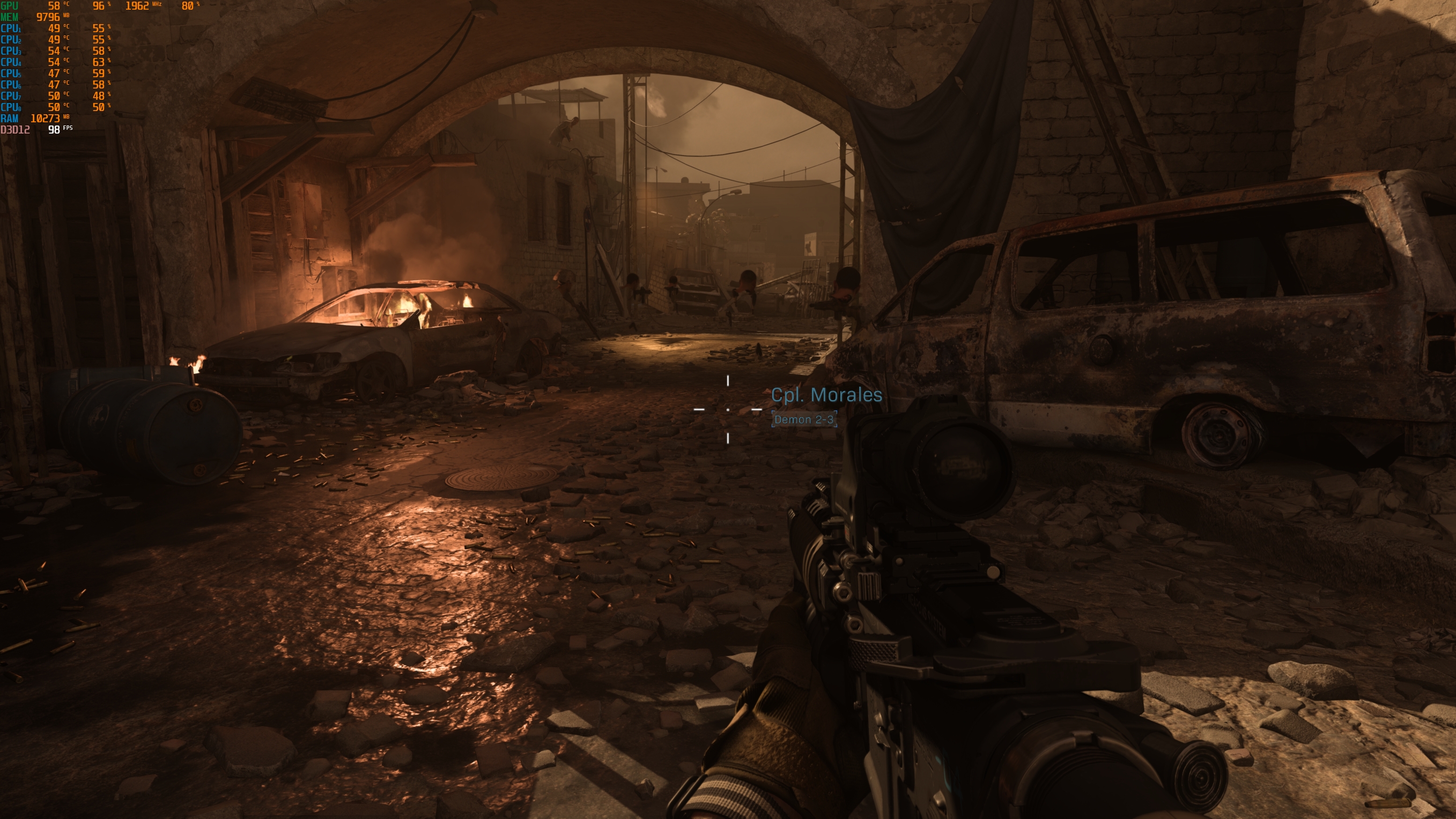Click the GPU clock speed value 1962 MHz
Image resolution: width=1456 pixels, height=819 pixels.
coord(138,6)
